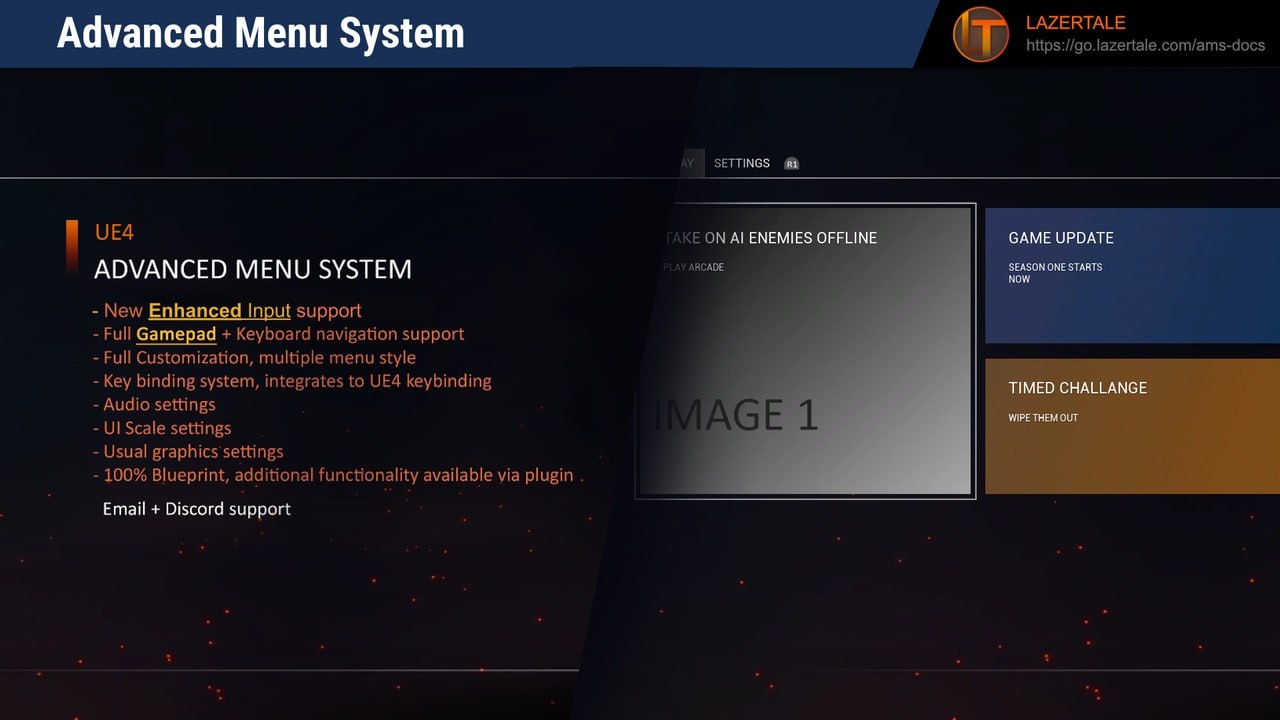Screen dimensions: 1280x720
Task: Click the ADVANCED MENU SYSTEM heading
Action: [252, 269]
